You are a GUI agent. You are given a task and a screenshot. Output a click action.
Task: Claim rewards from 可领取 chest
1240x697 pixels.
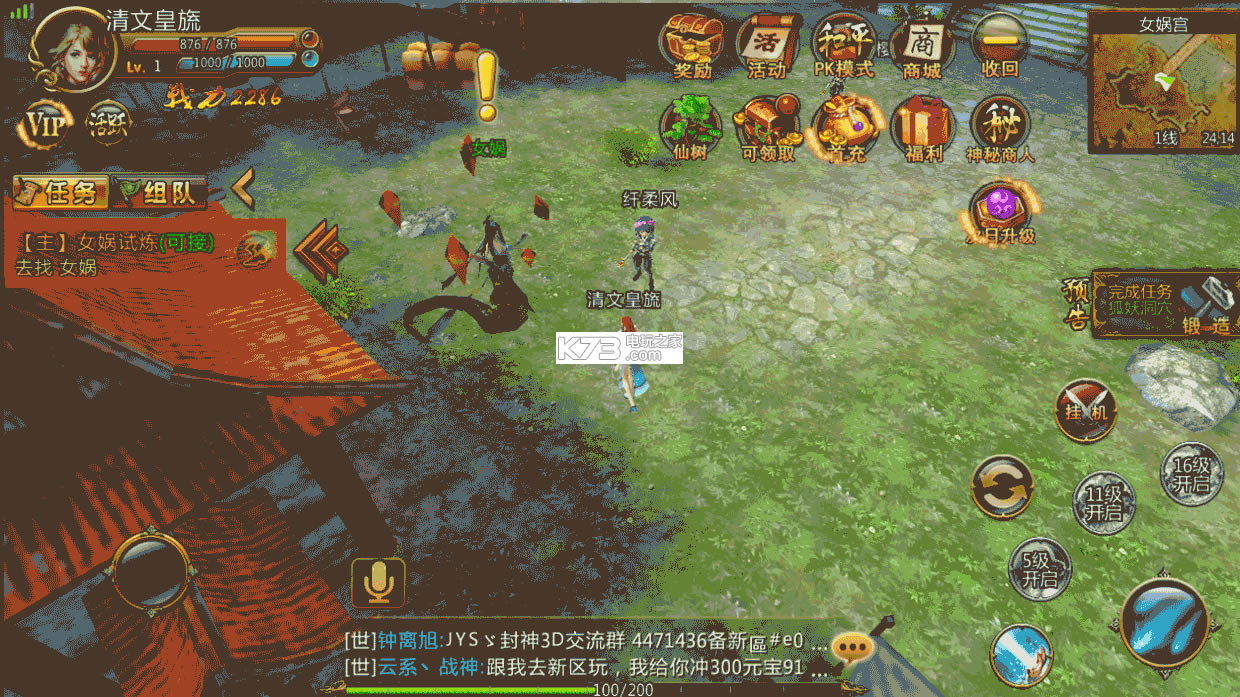click(x=768, y=127)
